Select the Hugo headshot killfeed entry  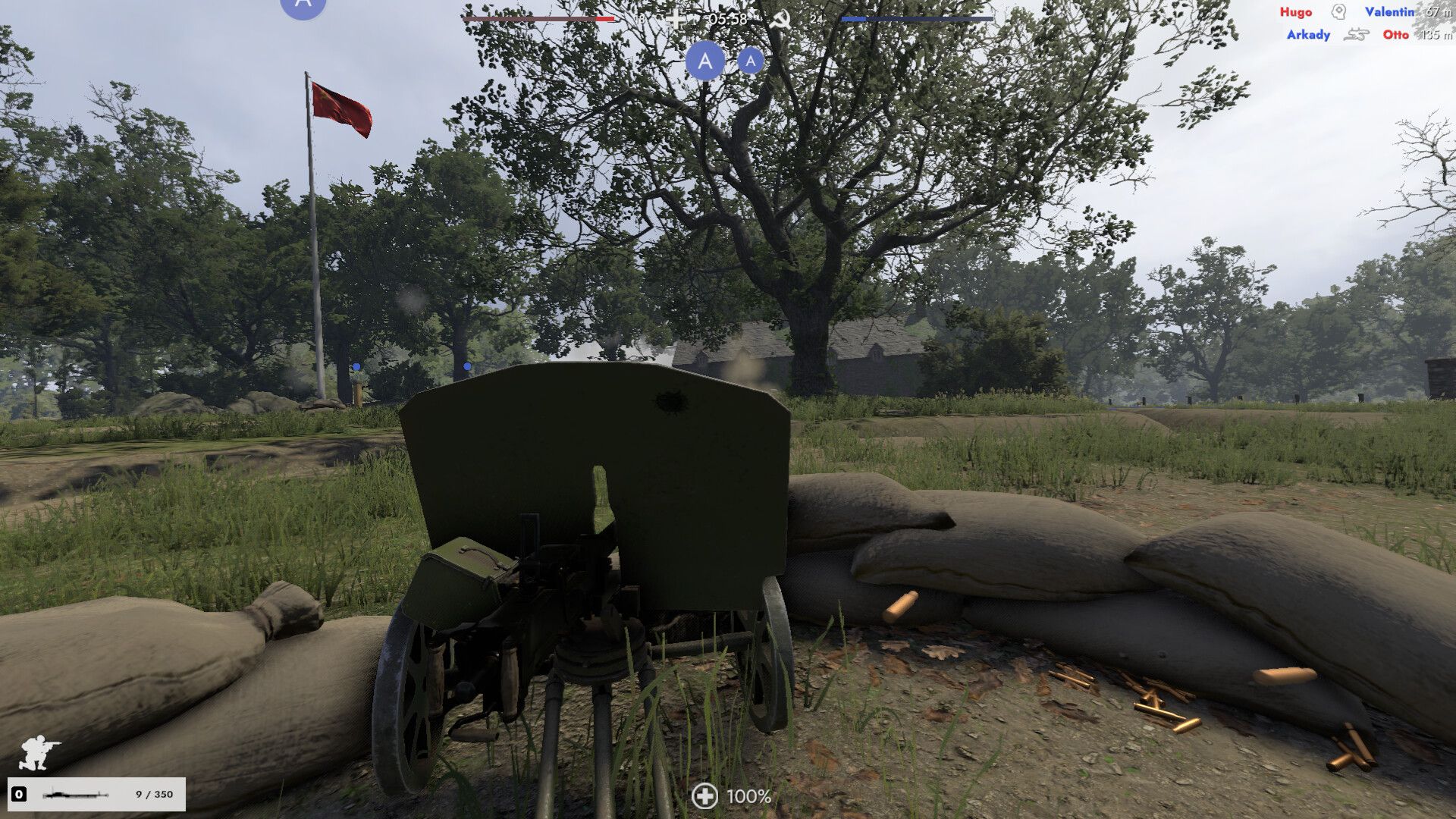(1339, 12)
